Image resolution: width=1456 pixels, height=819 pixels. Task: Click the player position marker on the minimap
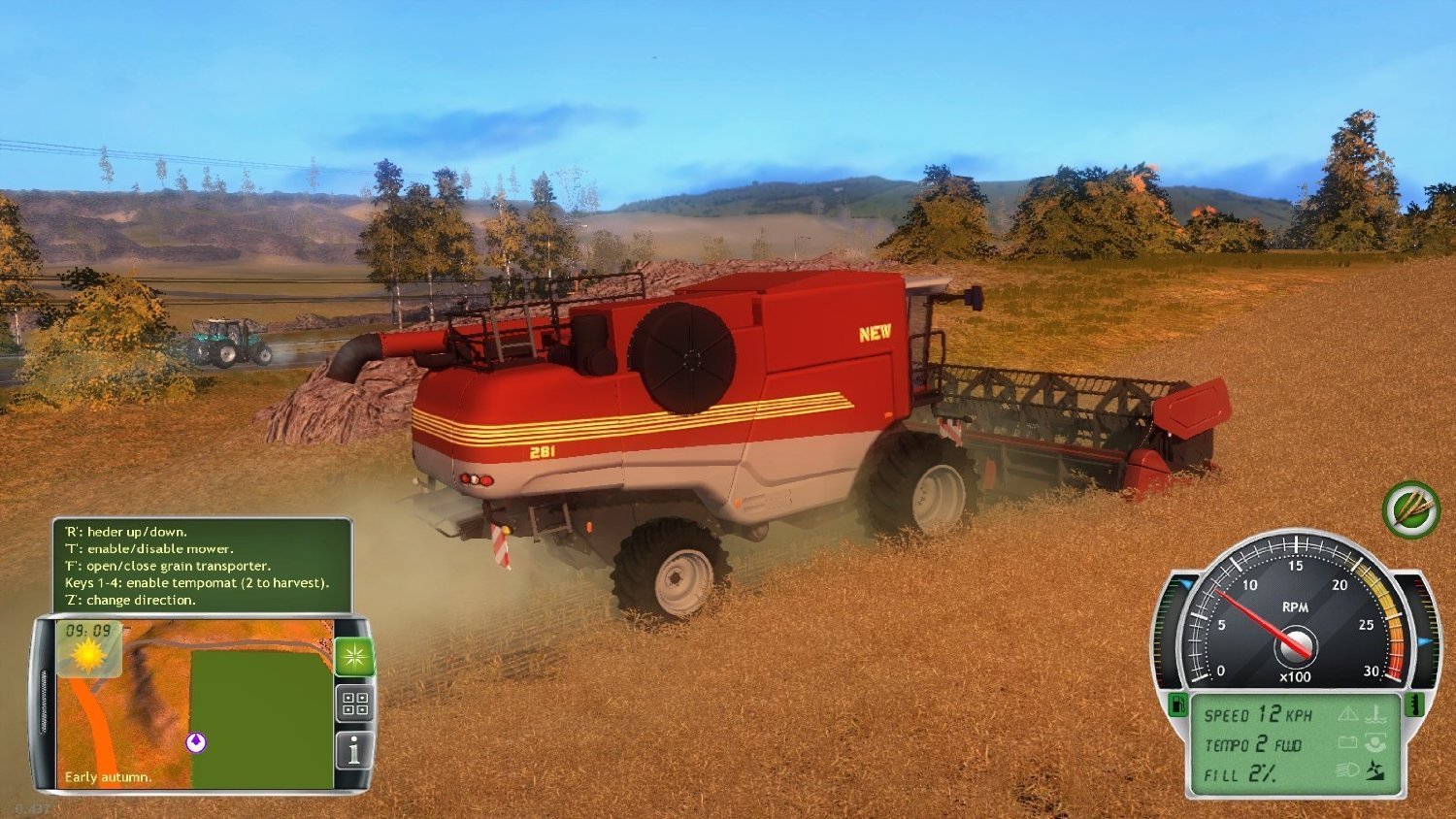(x=196, y=741)
